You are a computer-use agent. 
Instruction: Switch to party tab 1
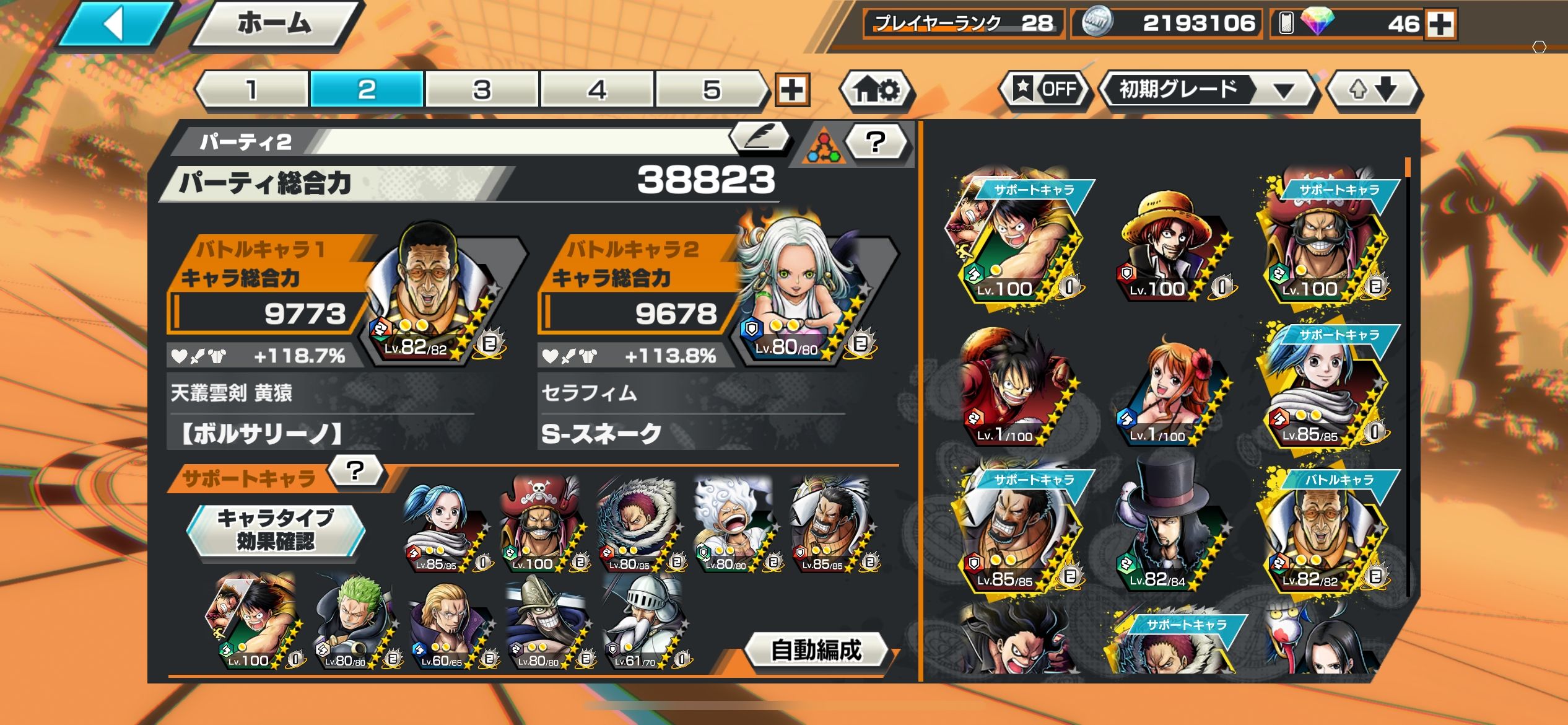click(253, 90)
